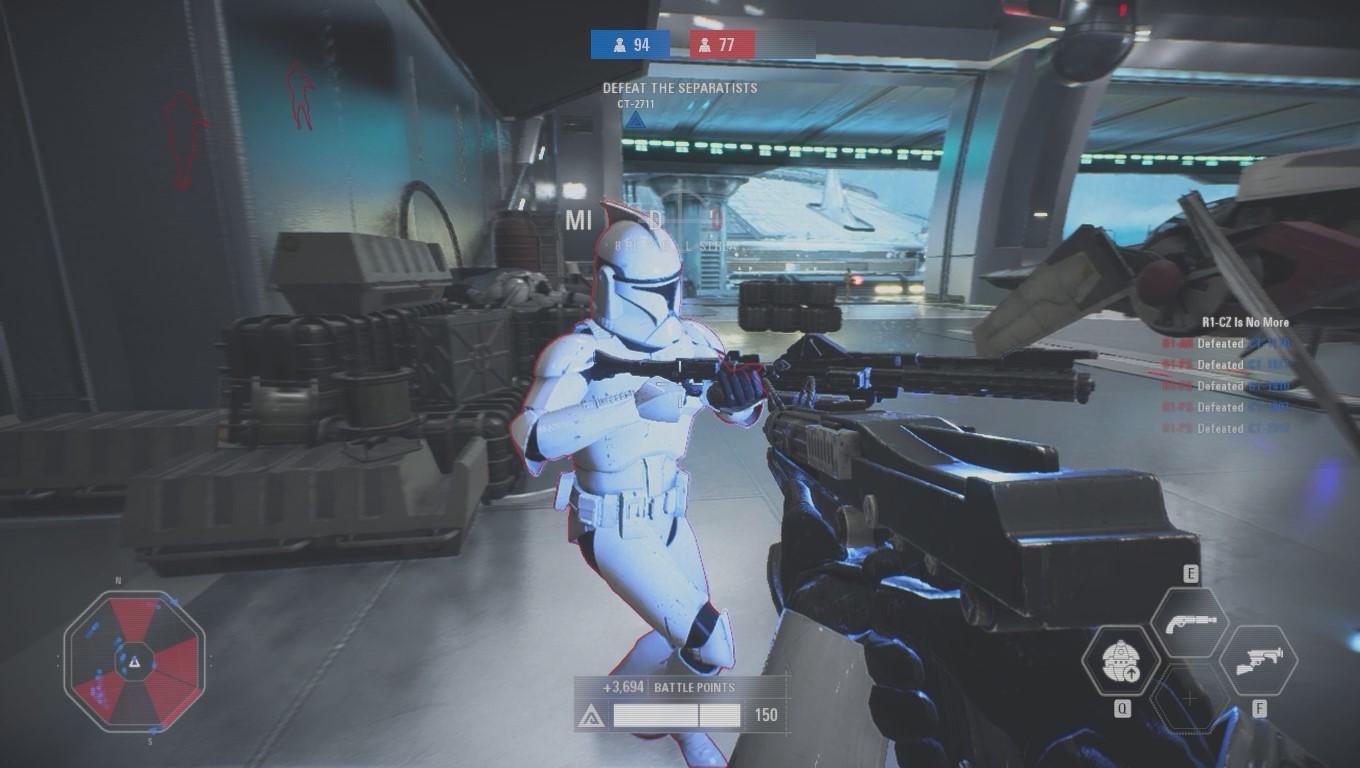Click the red team player icon
Image resolution: width=1360 pixels, height=768 pixels.
point(706,44)
